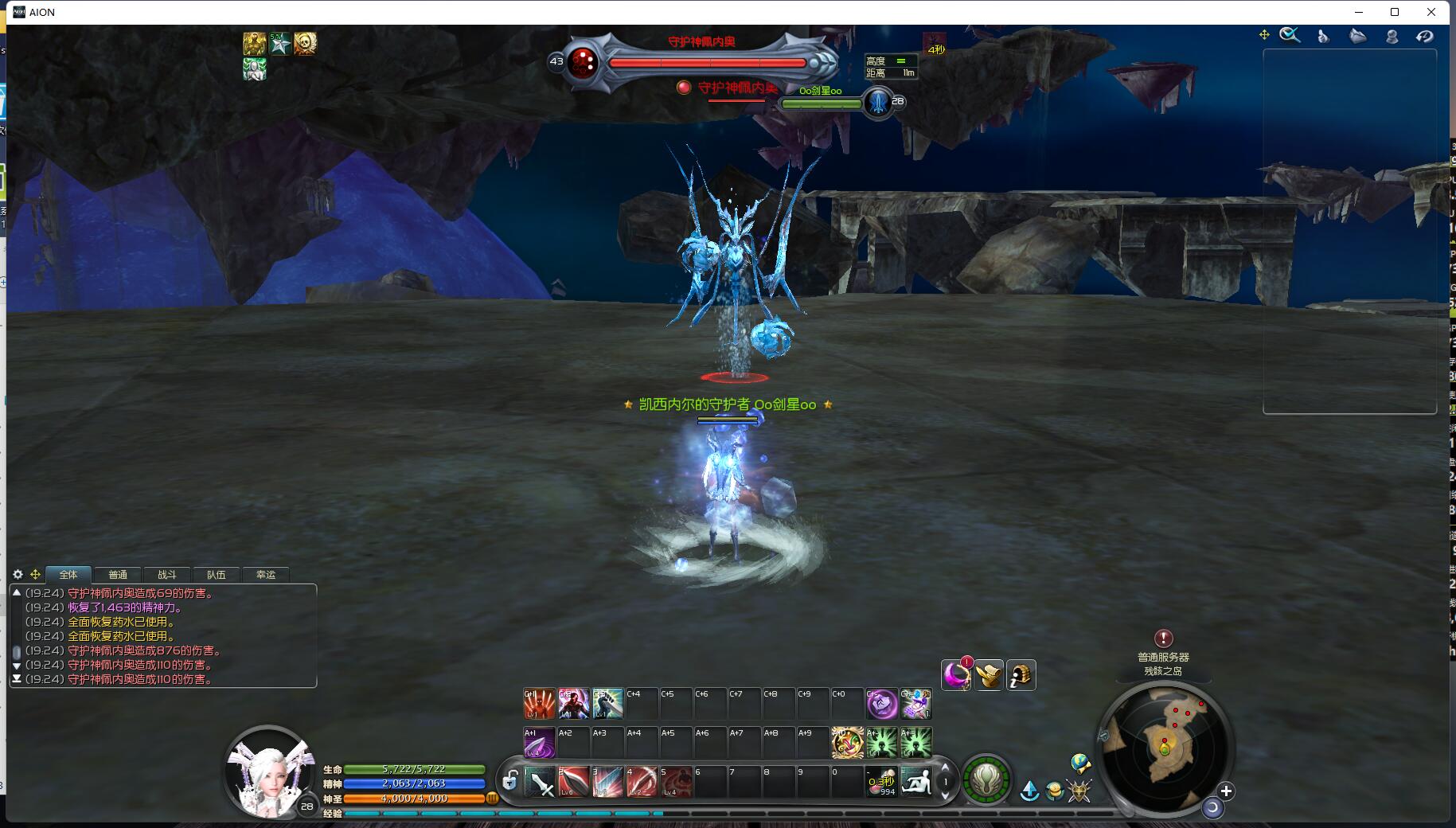Open chat settings gear icon
1456x828 pixels.
(18, 574)
